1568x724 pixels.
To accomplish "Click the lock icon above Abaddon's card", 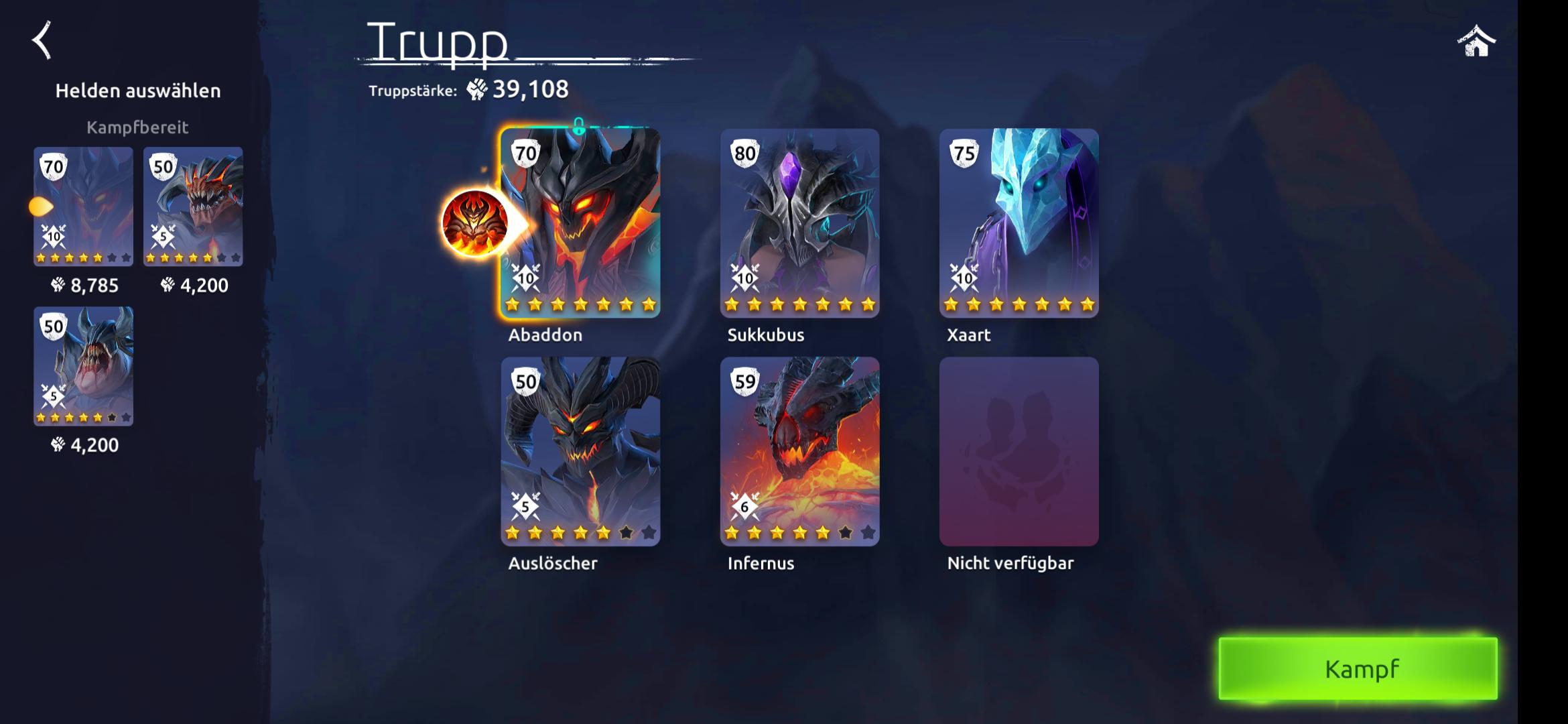I will (x=578, y=126).
